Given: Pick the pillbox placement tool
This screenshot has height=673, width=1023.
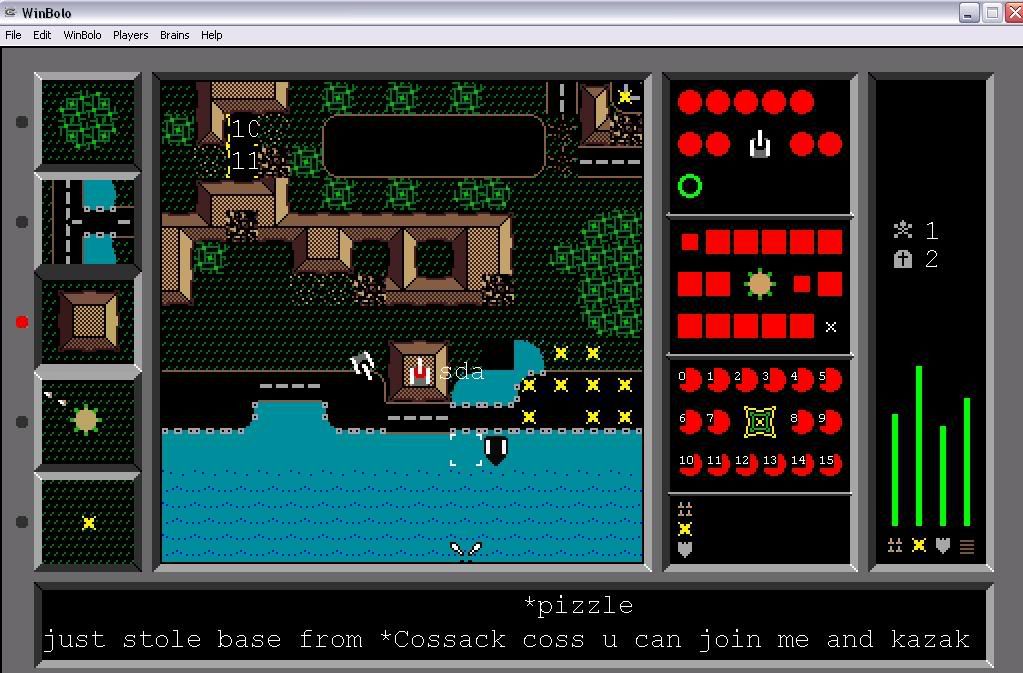Looking at the screenshot, I should coord(88,421).
